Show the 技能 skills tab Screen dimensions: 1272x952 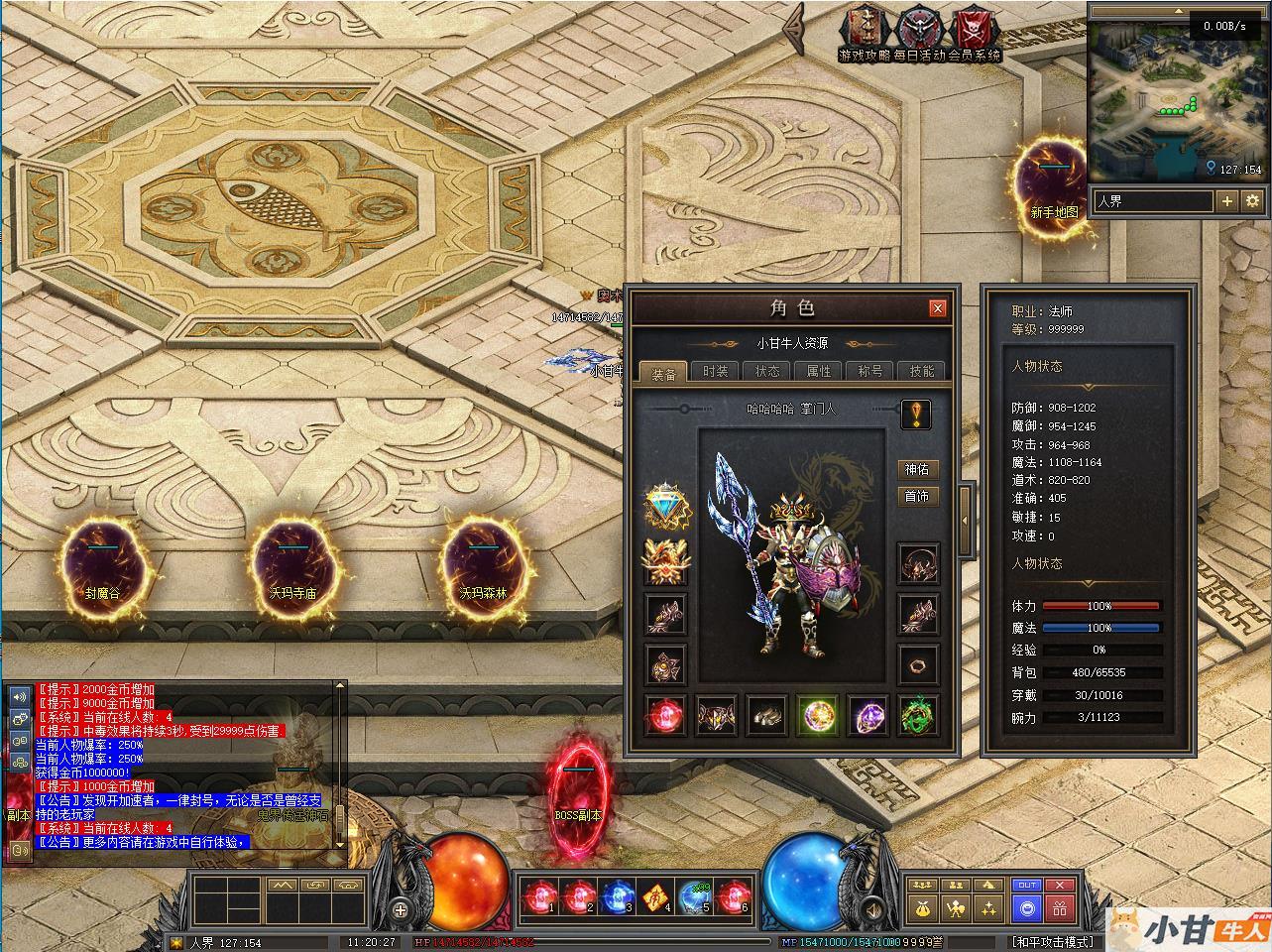point(921,371)
